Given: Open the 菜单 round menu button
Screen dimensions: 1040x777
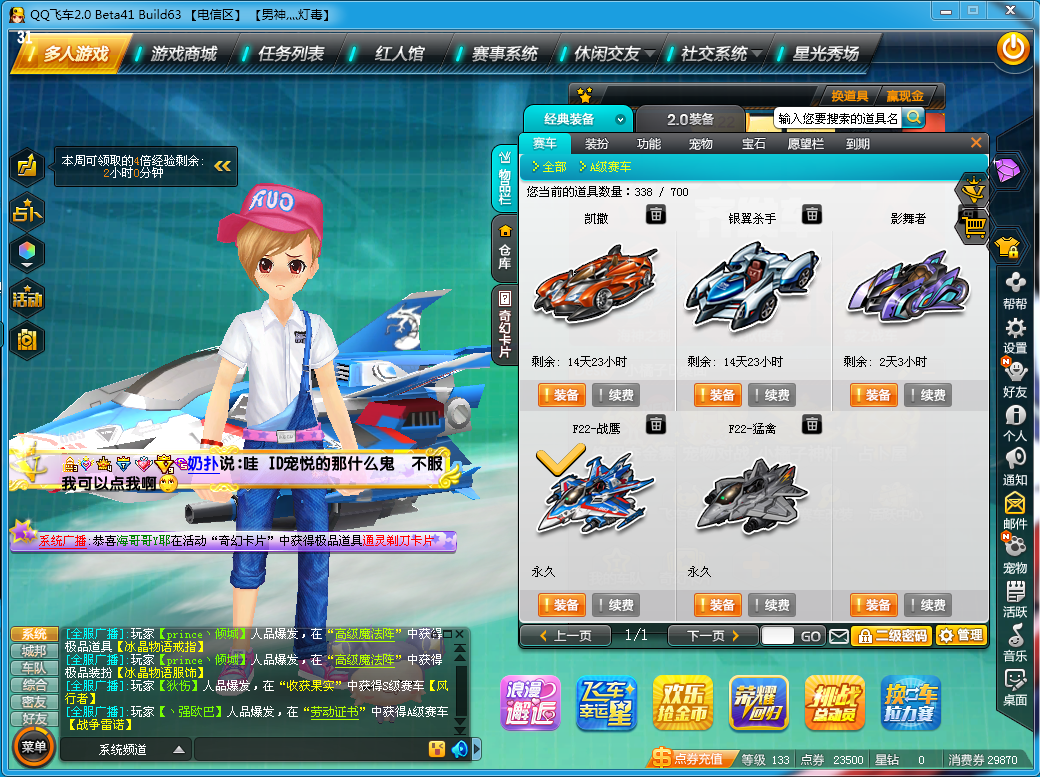Looking at the screenshot, I should pyautogui.click(x=34, y=747).
